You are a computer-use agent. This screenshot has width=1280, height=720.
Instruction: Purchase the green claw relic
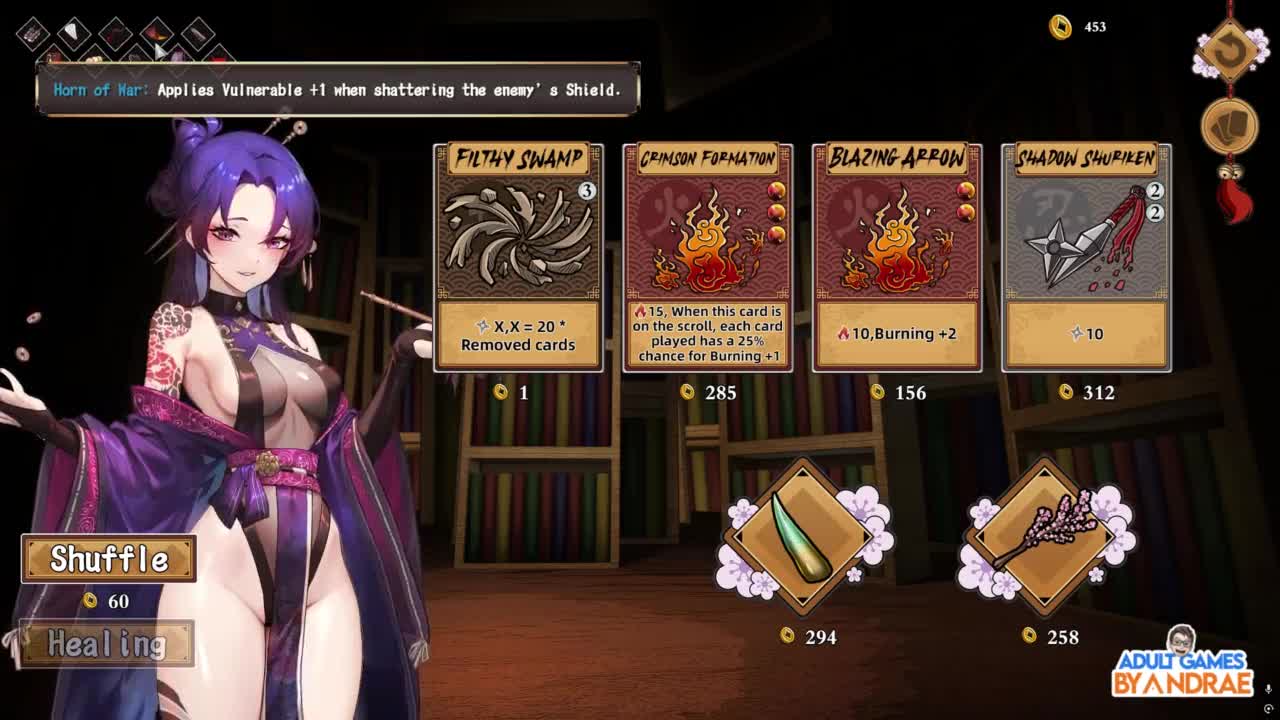[799, 538]
